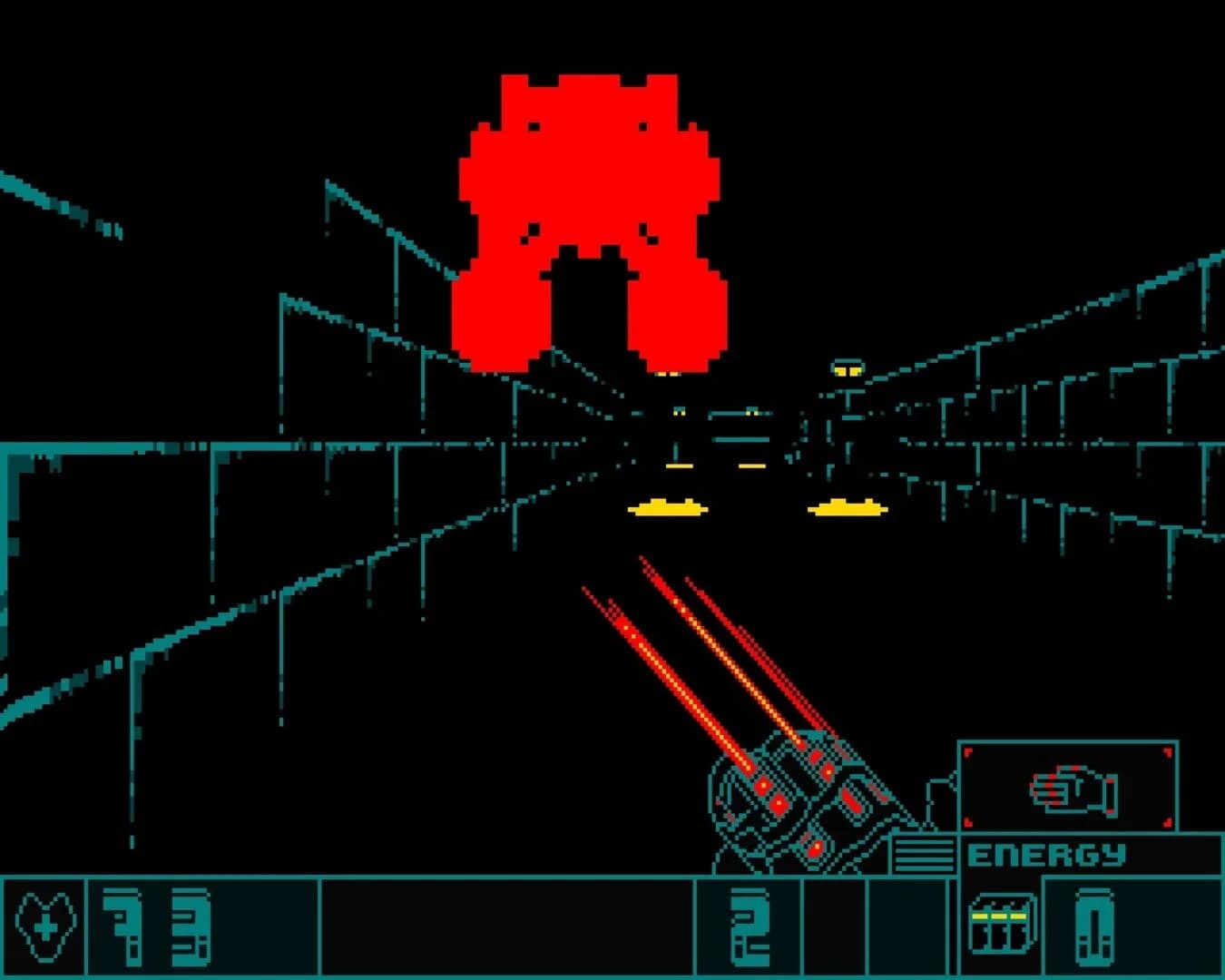Select the nearest yellow floor pickup

click(x=667, y=508)
